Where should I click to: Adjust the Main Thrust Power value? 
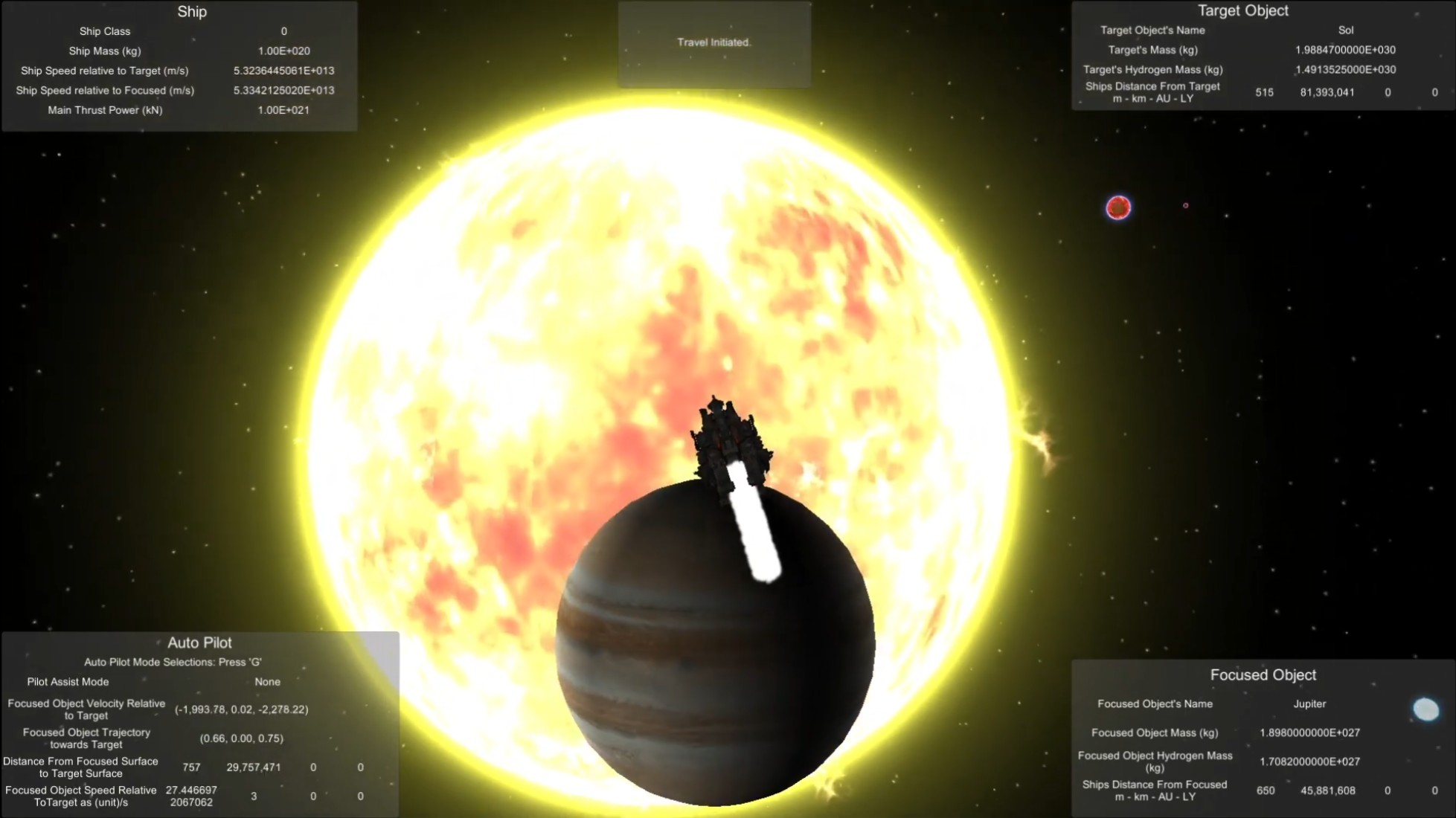(285, 109)
